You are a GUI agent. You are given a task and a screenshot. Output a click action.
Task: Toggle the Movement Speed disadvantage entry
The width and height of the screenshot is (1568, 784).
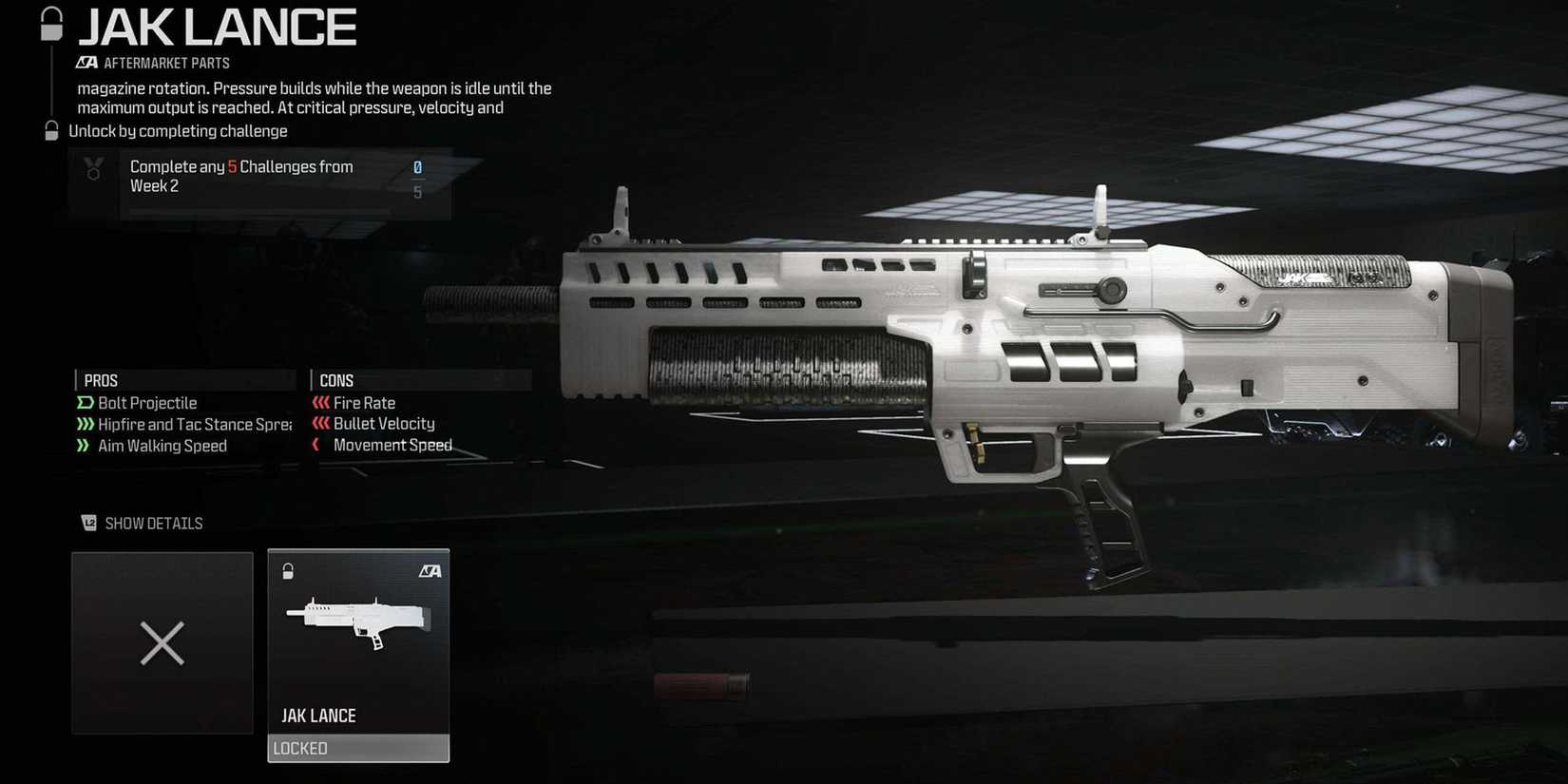pos(392,445)
